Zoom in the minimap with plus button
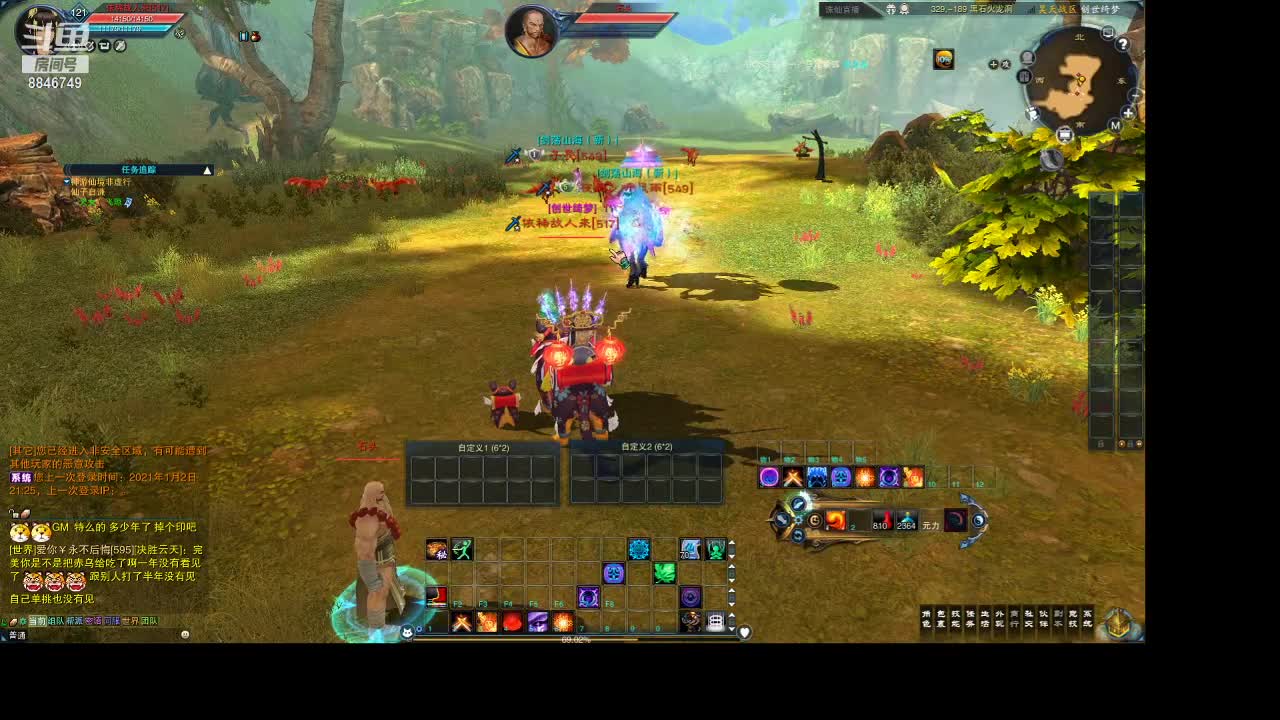This screenshot has width=1280, height=720. pos(1128,113)
